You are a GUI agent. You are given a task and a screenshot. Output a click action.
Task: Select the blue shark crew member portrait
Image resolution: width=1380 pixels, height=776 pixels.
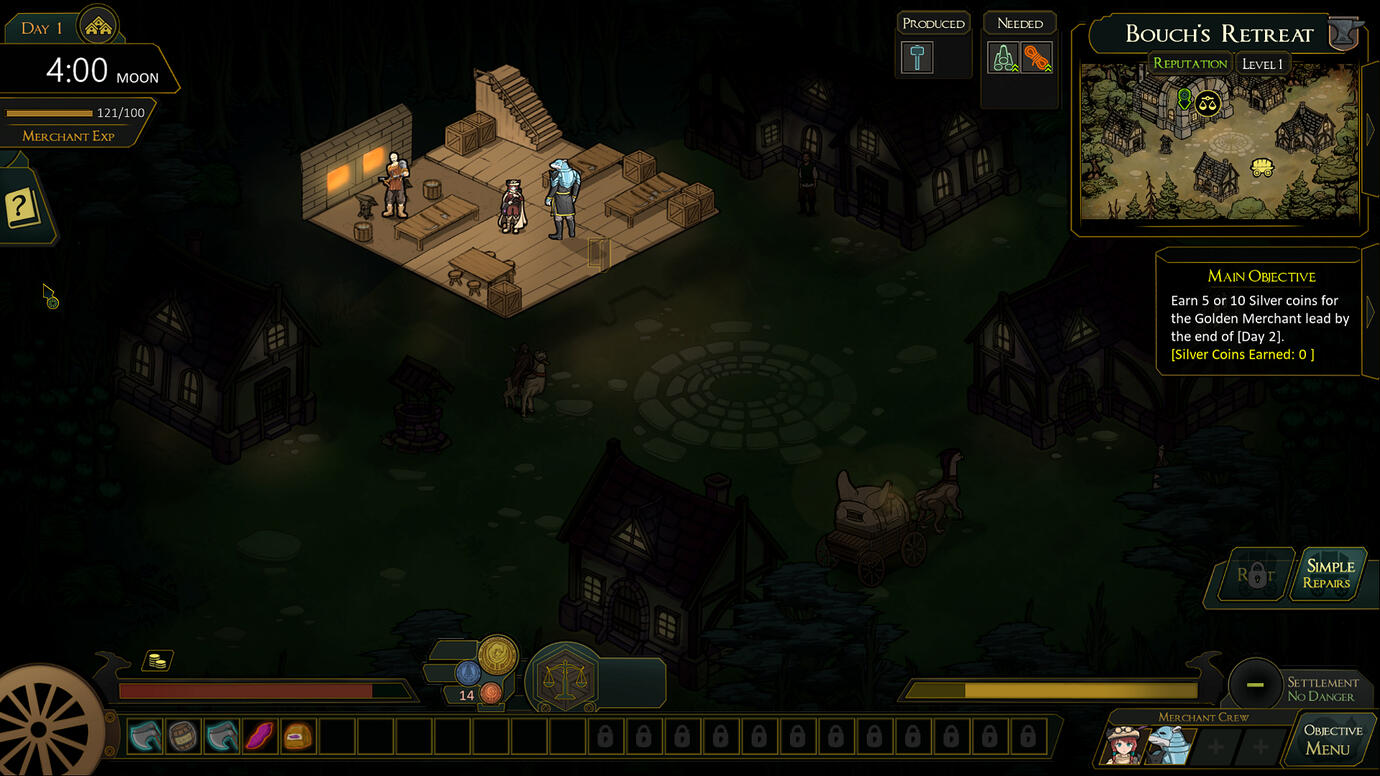pos(1165,745)
